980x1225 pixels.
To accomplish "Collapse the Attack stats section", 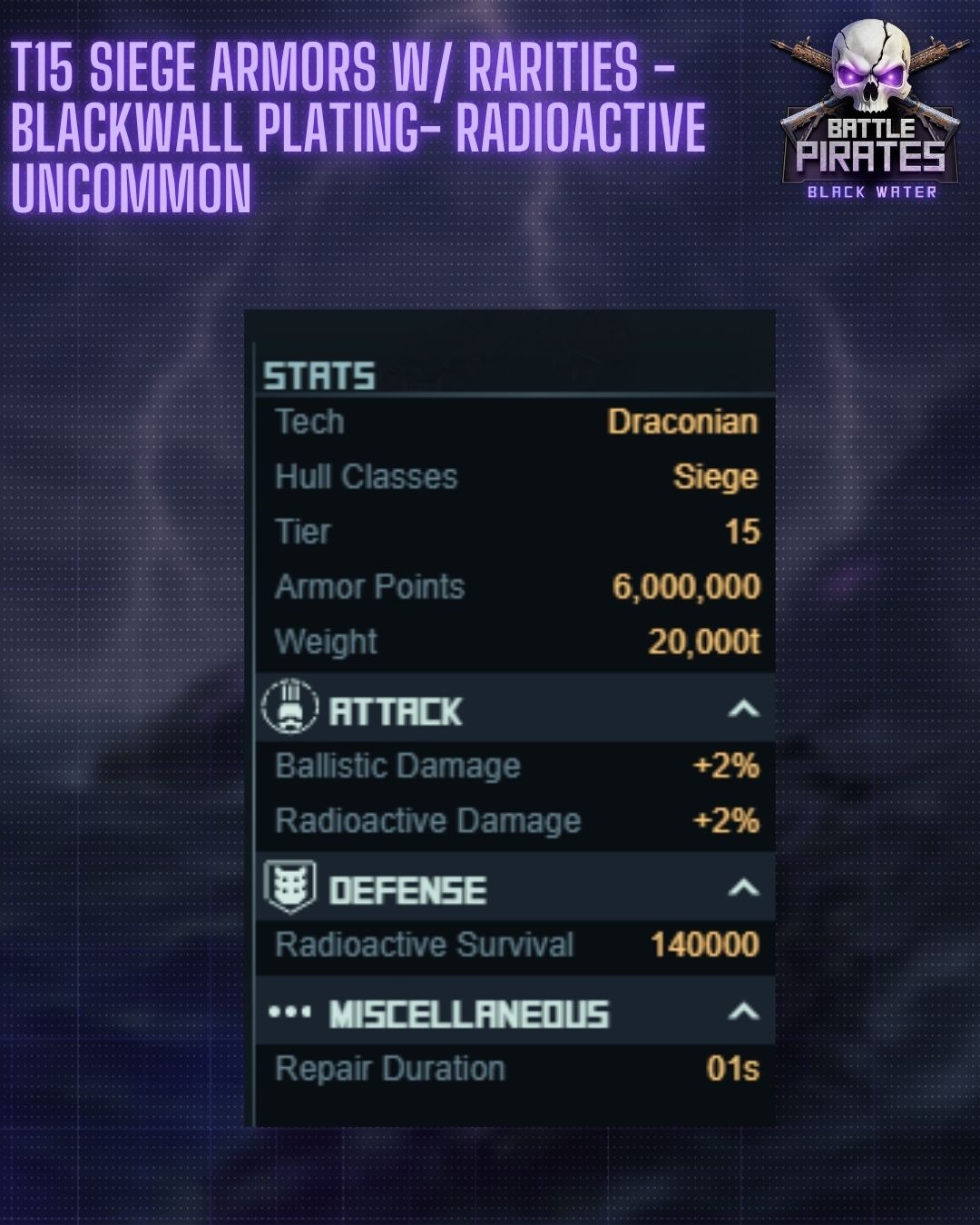I will pos(743,709).
